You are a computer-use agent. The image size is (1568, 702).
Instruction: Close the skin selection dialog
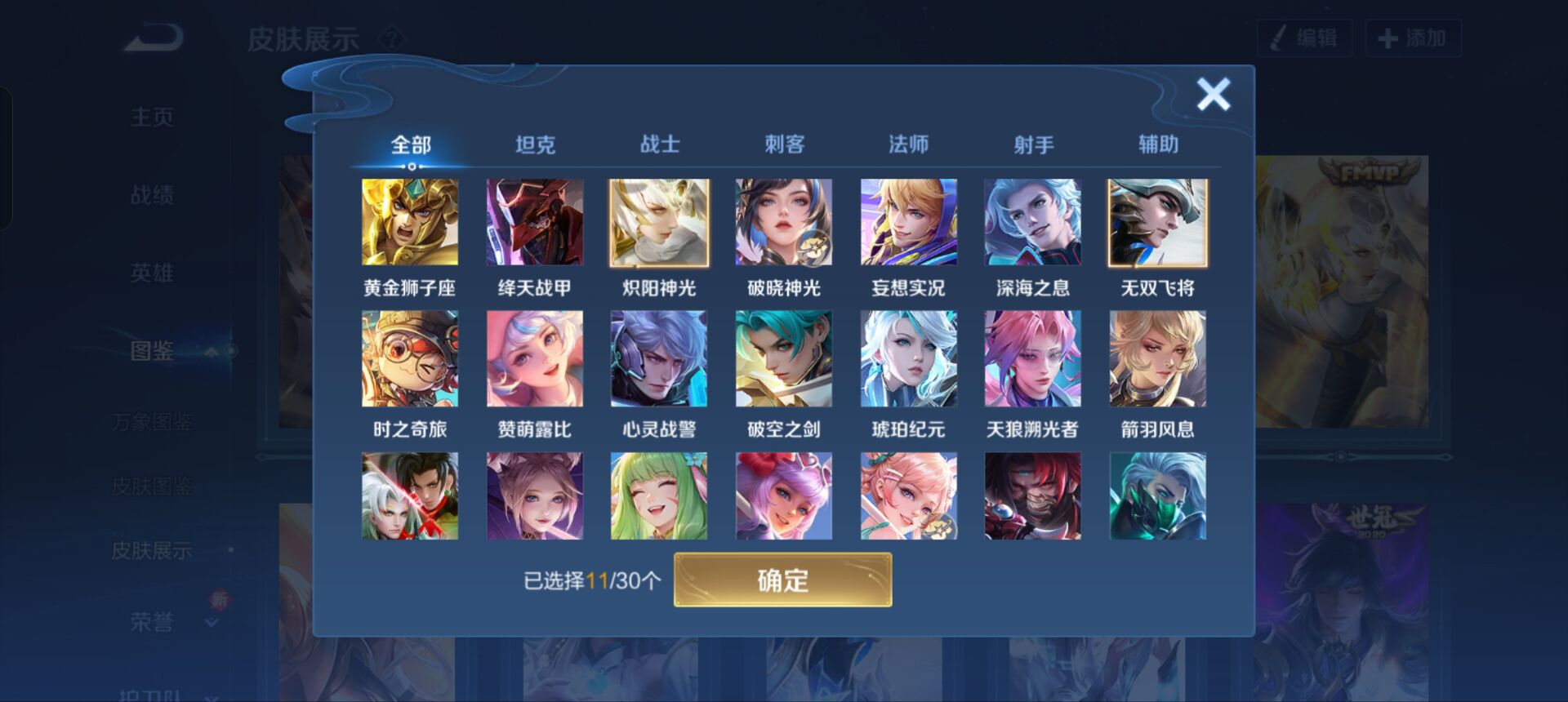pos(1212,94)
